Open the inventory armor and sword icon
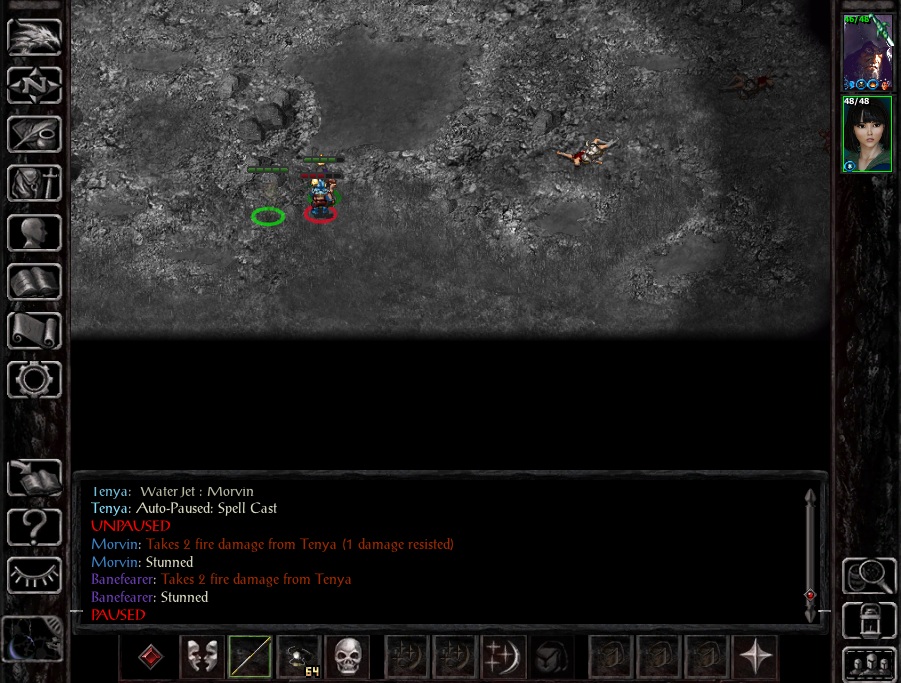The image size is (901, 683). pos(35,184)
